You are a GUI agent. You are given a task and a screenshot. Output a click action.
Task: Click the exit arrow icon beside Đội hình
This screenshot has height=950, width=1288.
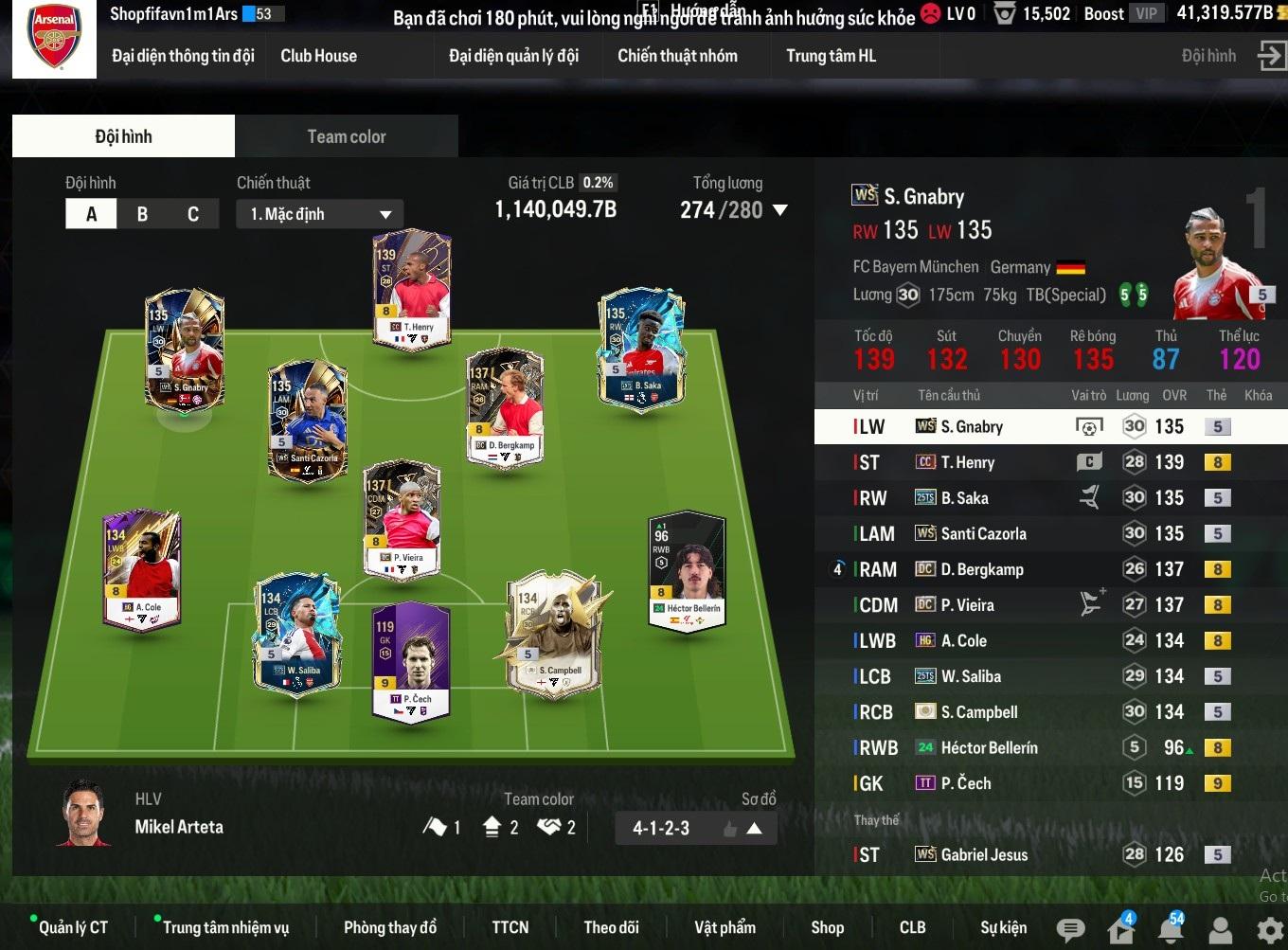(x=1270, y=56)
